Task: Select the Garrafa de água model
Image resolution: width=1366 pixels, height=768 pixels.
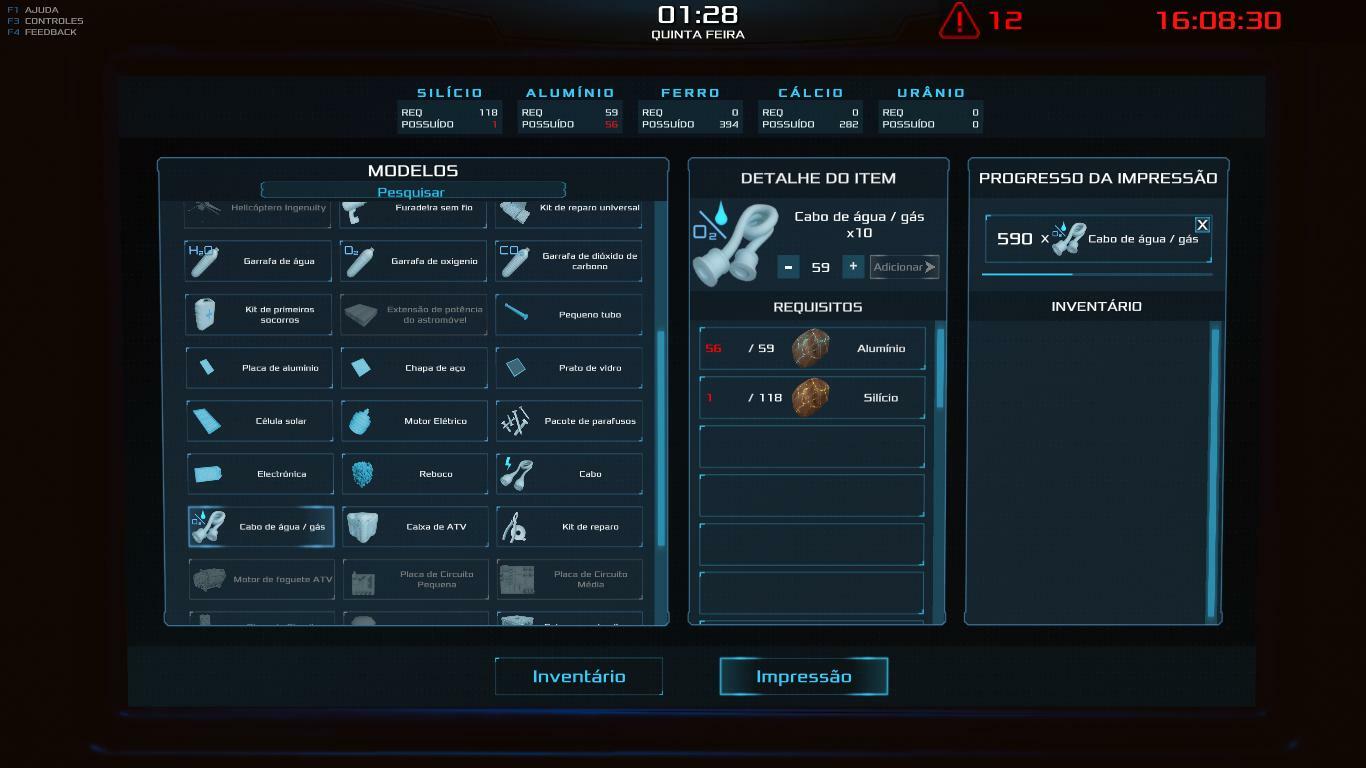Action: pos(260,262)
